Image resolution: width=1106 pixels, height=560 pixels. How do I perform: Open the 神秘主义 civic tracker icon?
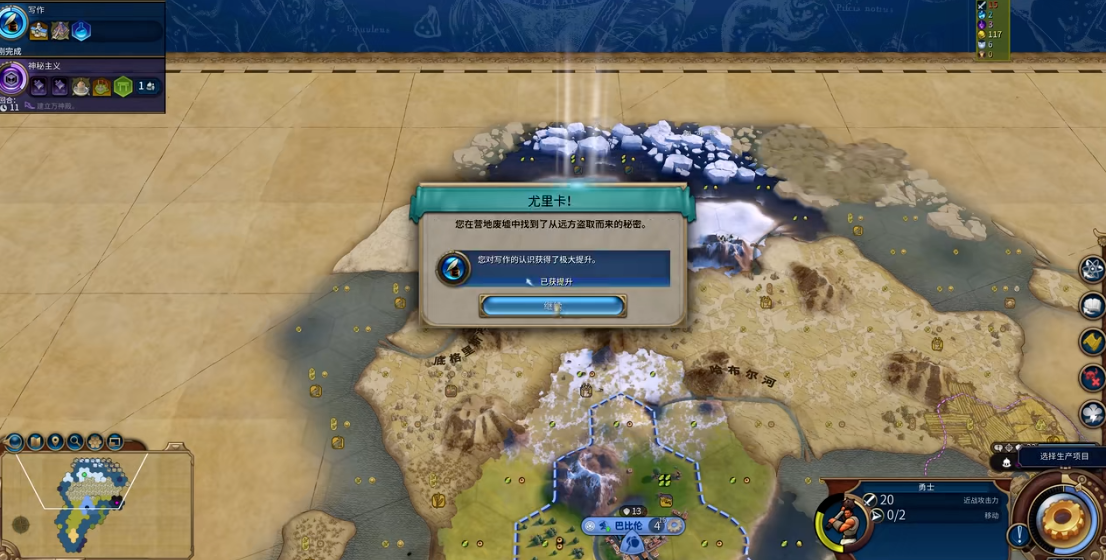(13, 78)
